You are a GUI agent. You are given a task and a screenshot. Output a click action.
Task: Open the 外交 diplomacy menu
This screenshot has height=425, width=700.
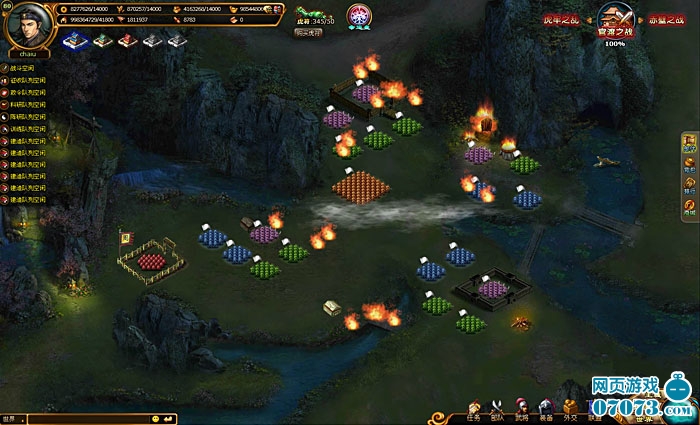point(569,410)
